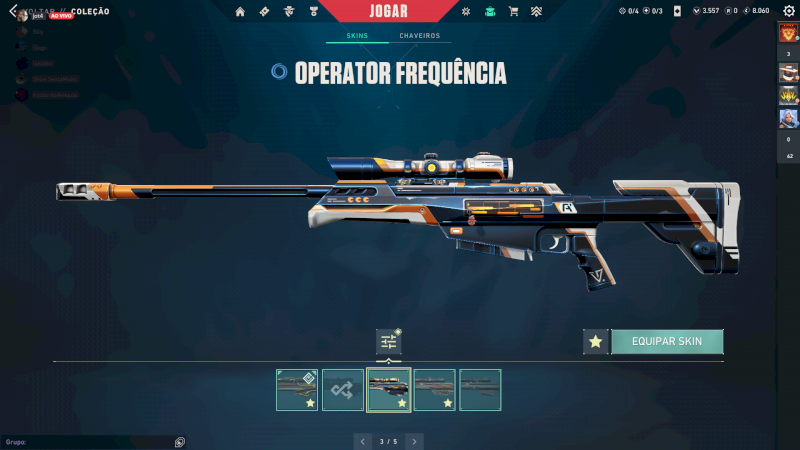Open the skin variants sliders button
Image resolution: width=800 pixels, height=450 pixels.
[x=389, y=342]
